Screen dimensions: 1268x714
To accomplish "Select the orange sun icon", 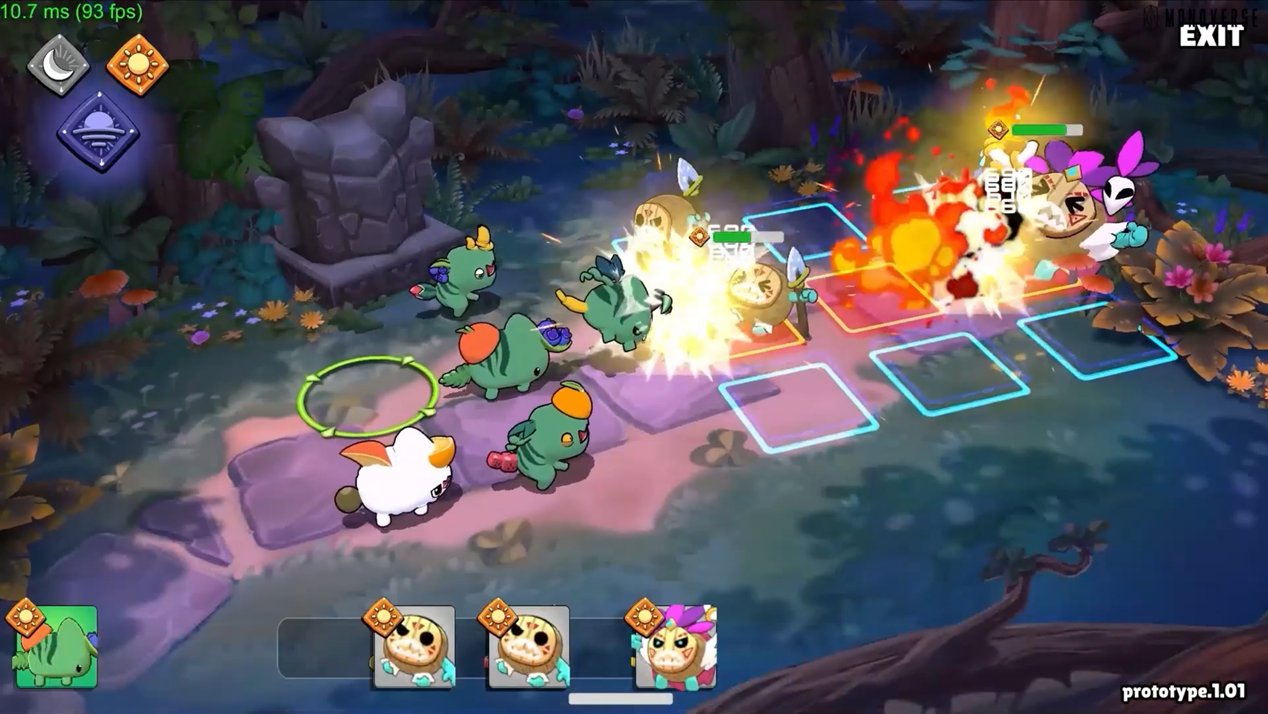I will (x=137, y=65).
